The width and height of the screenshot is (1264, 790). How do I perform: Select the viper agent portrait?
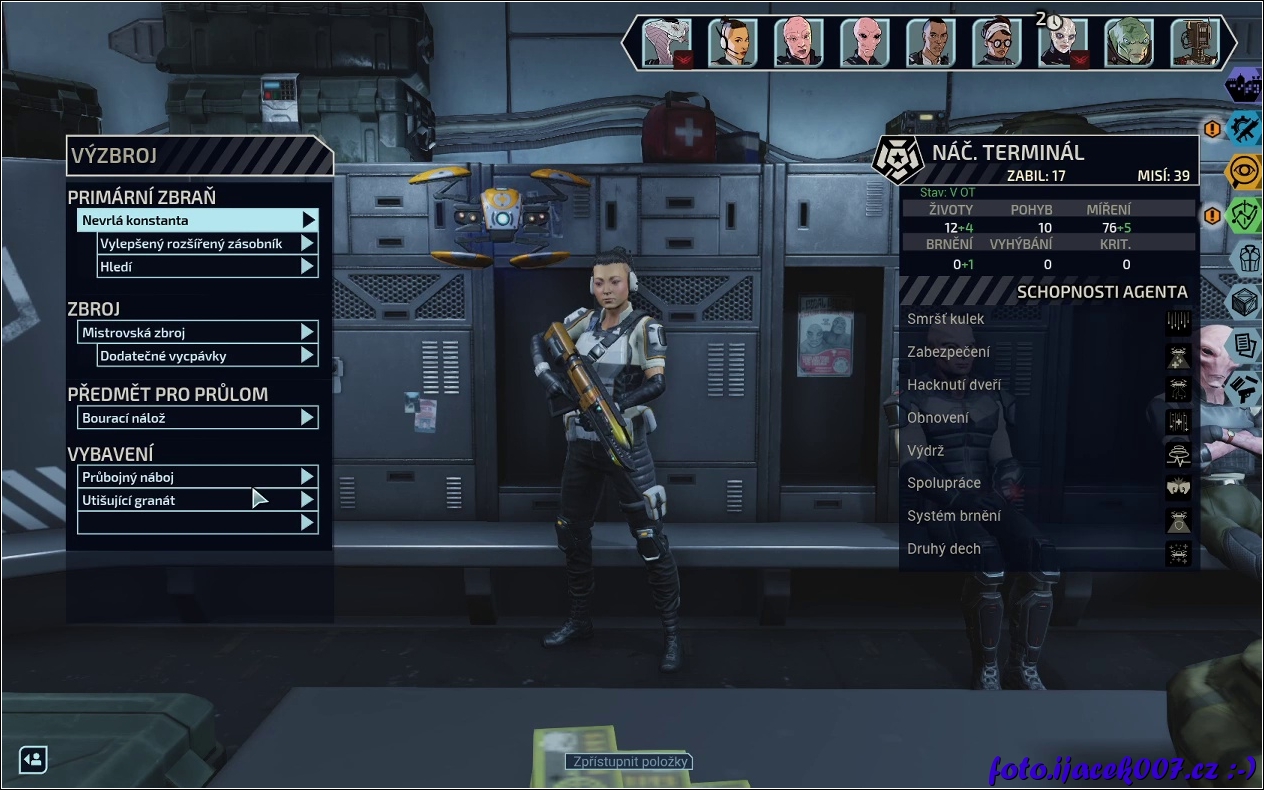click(x=667, y=42)
